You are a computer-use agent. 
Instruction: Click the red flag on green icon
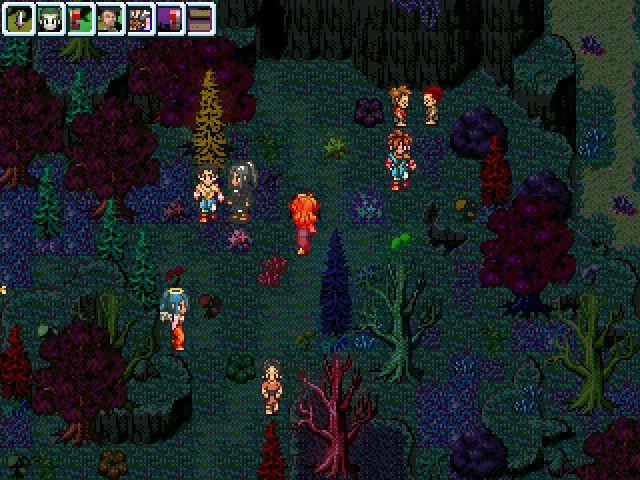[x=79, y=18]
